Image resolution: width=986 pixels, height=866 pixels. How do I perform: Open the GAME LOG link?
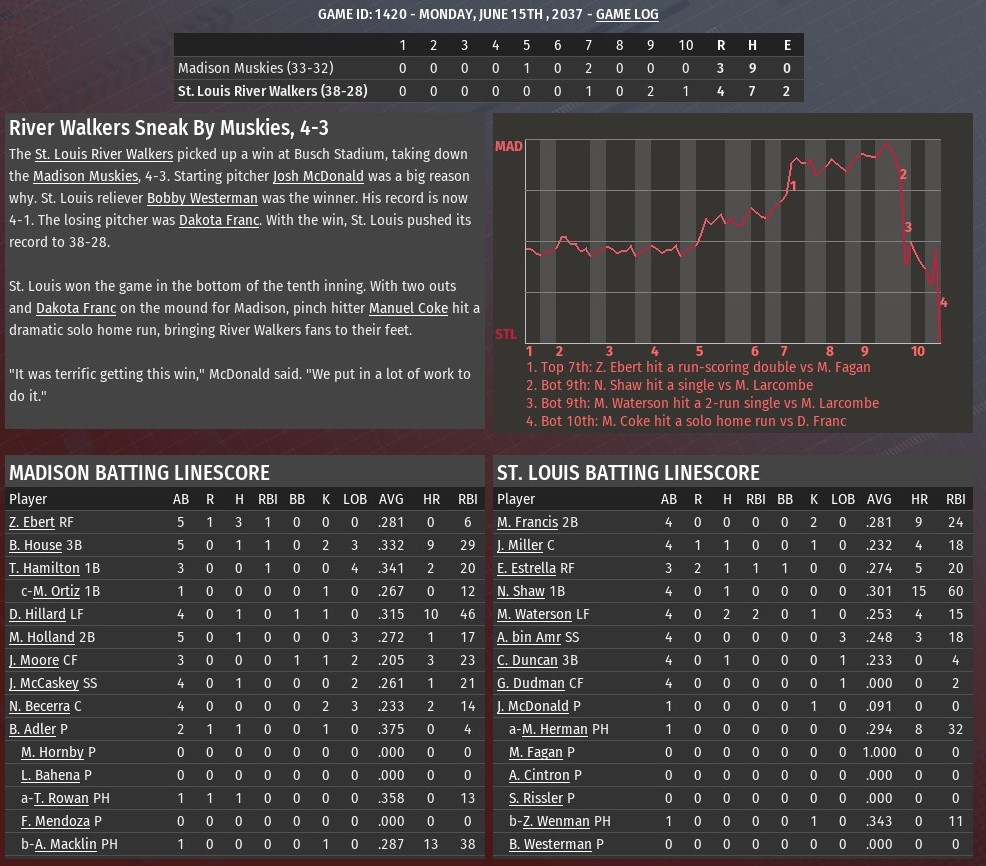point(627,14)
